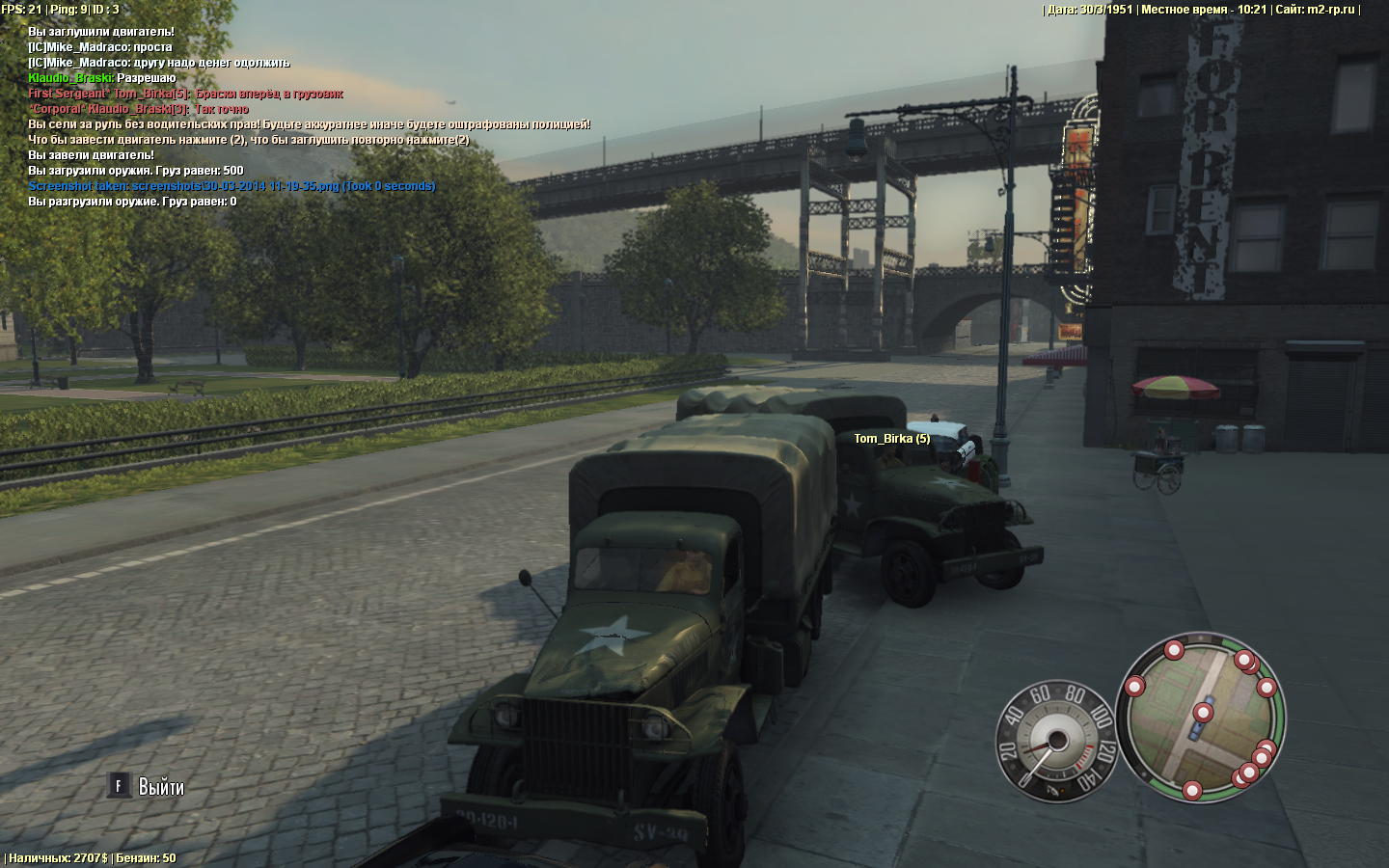Click the Tom_Birka (5) player name tag

[x=891, y=439]
